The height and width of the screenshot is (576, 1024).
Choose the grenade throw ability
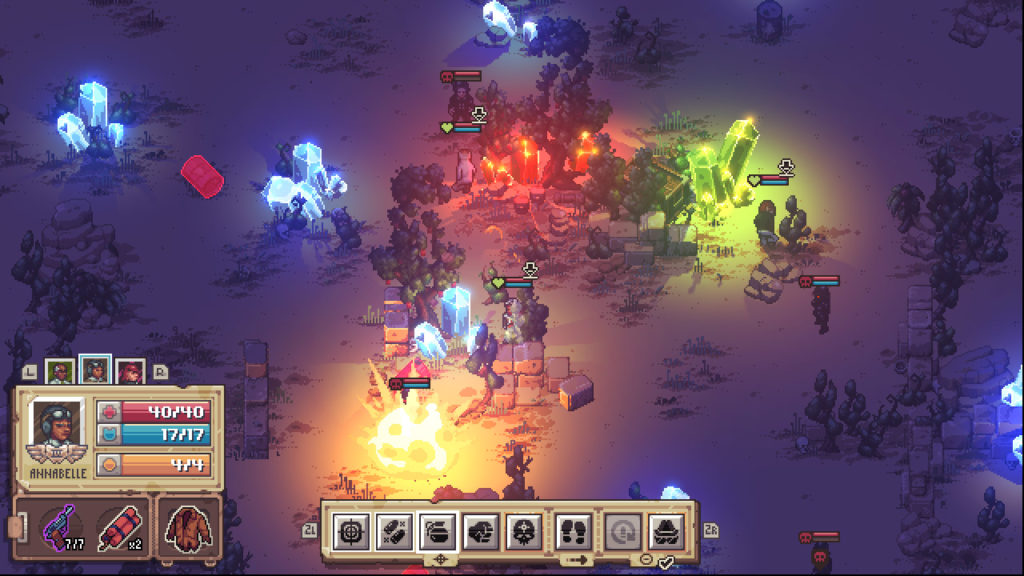click(x=438, y=529)
